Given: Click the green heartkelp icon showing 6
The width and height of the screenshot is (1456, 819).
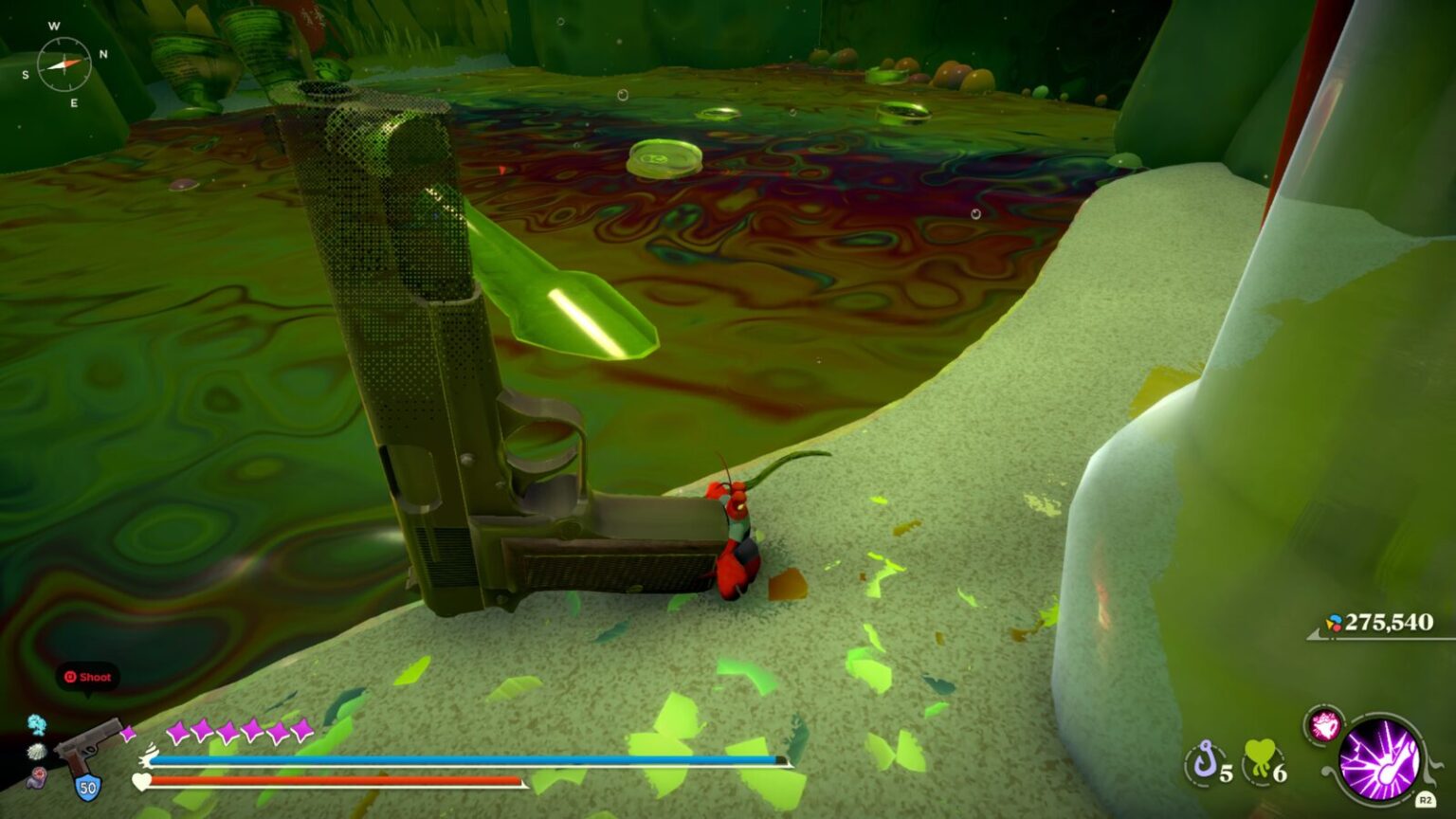Looking at the screenshot, I should tap(1259, 758).
